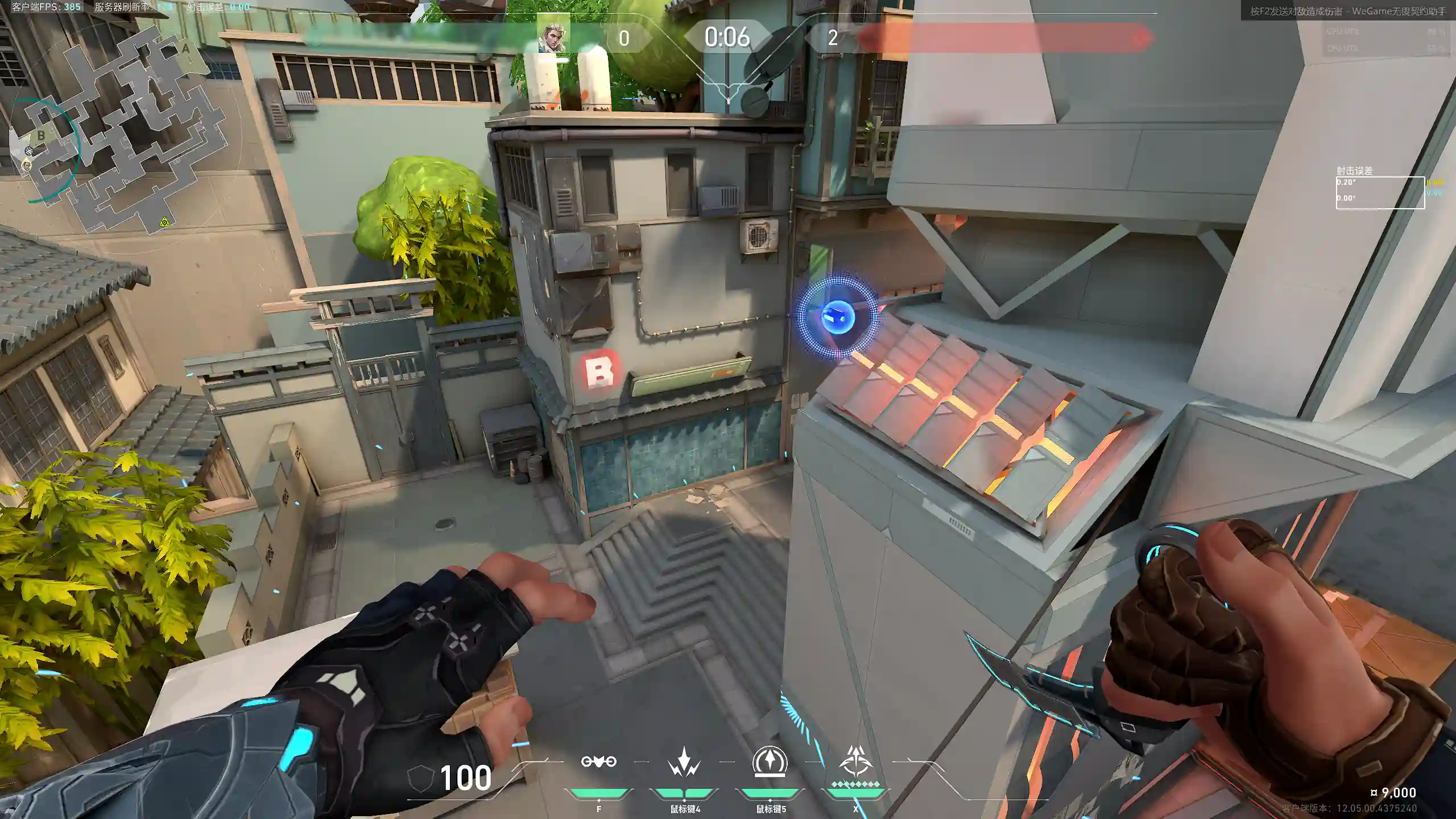Select the agent portrait on the scoreboard
The width and height of the screenshot is (1456, 819).
pyautogui.click(x=552, y=38)
